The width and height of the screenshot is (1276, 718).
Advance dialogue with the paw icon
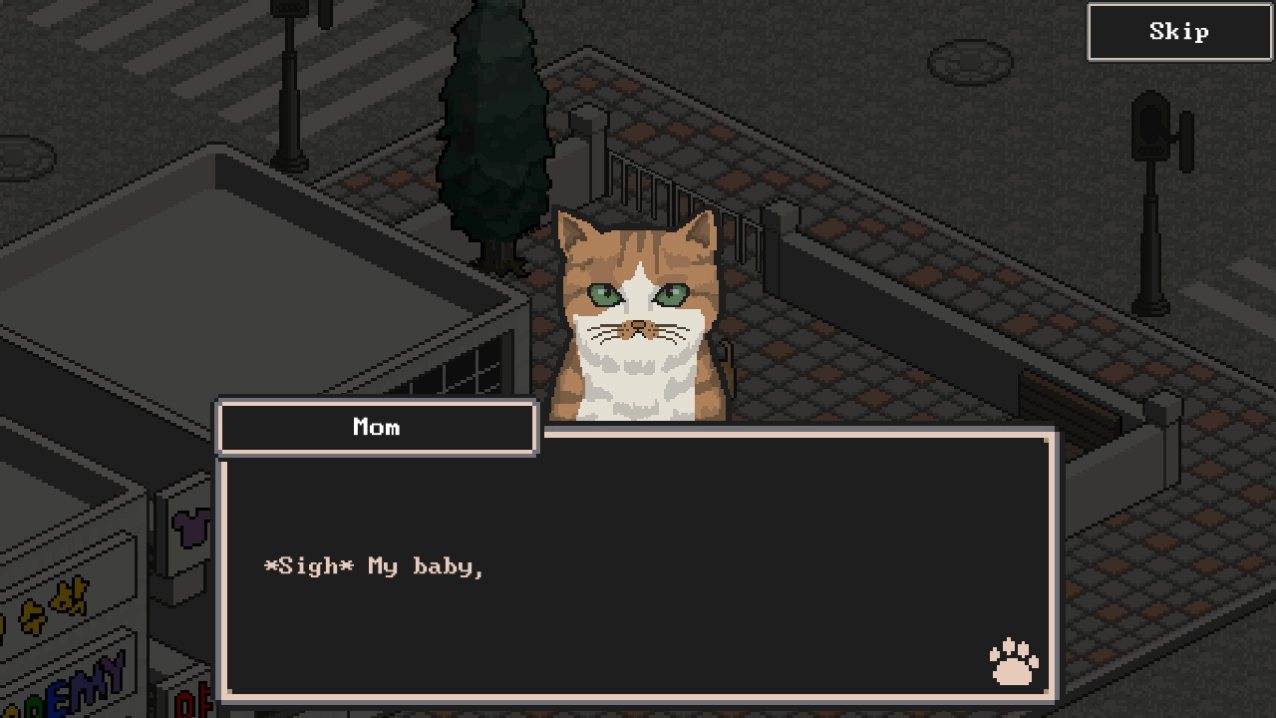click(1013, 662)
